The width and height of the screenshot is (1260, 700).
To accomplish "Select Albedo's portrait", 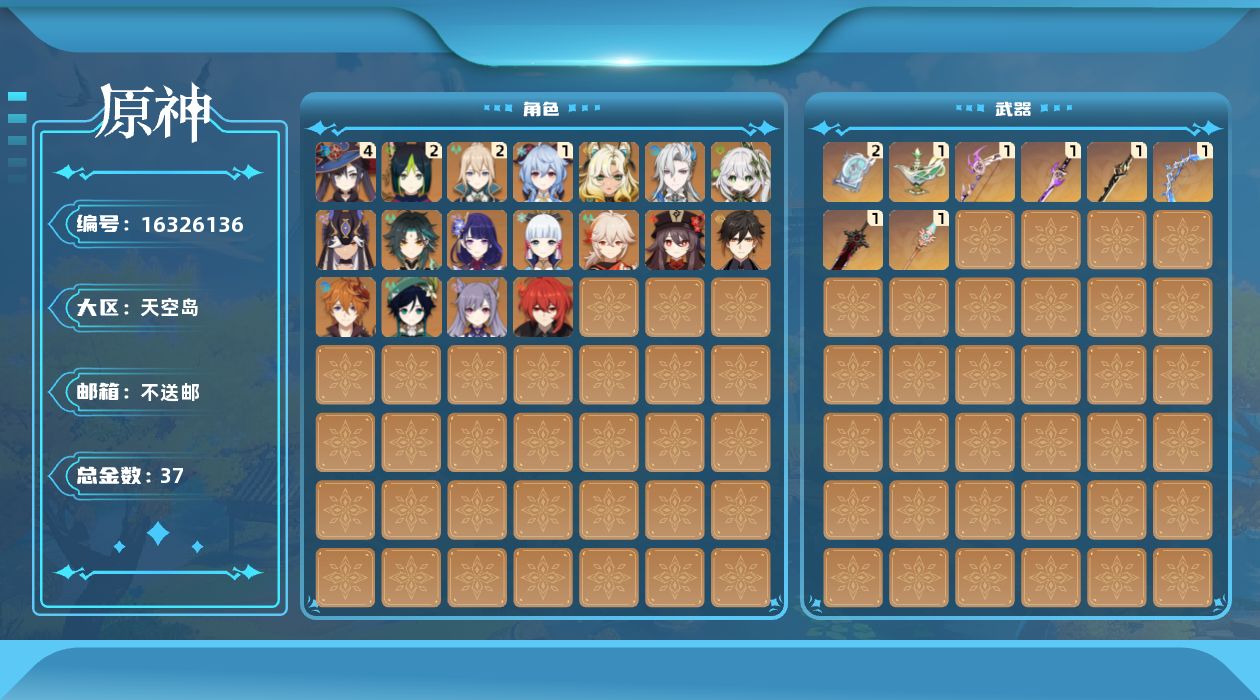I will tap(478, 172).
